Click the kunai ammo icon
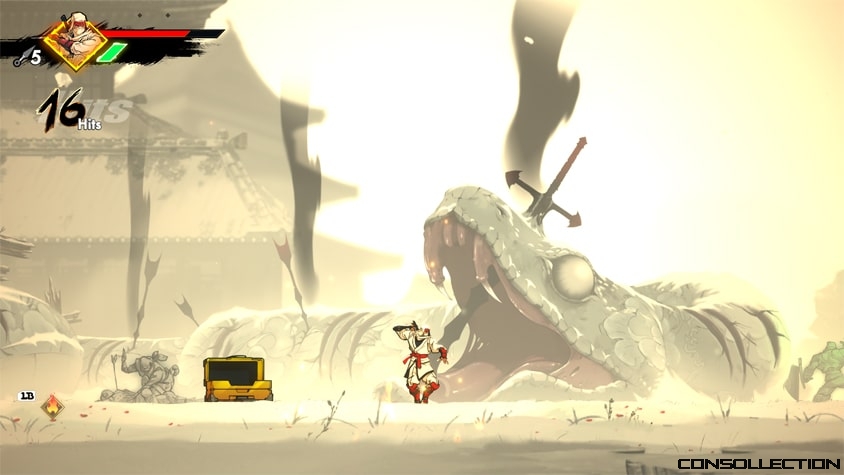Image resolution: width=844 pixels, height=475 pixels. tap(21, 59)
